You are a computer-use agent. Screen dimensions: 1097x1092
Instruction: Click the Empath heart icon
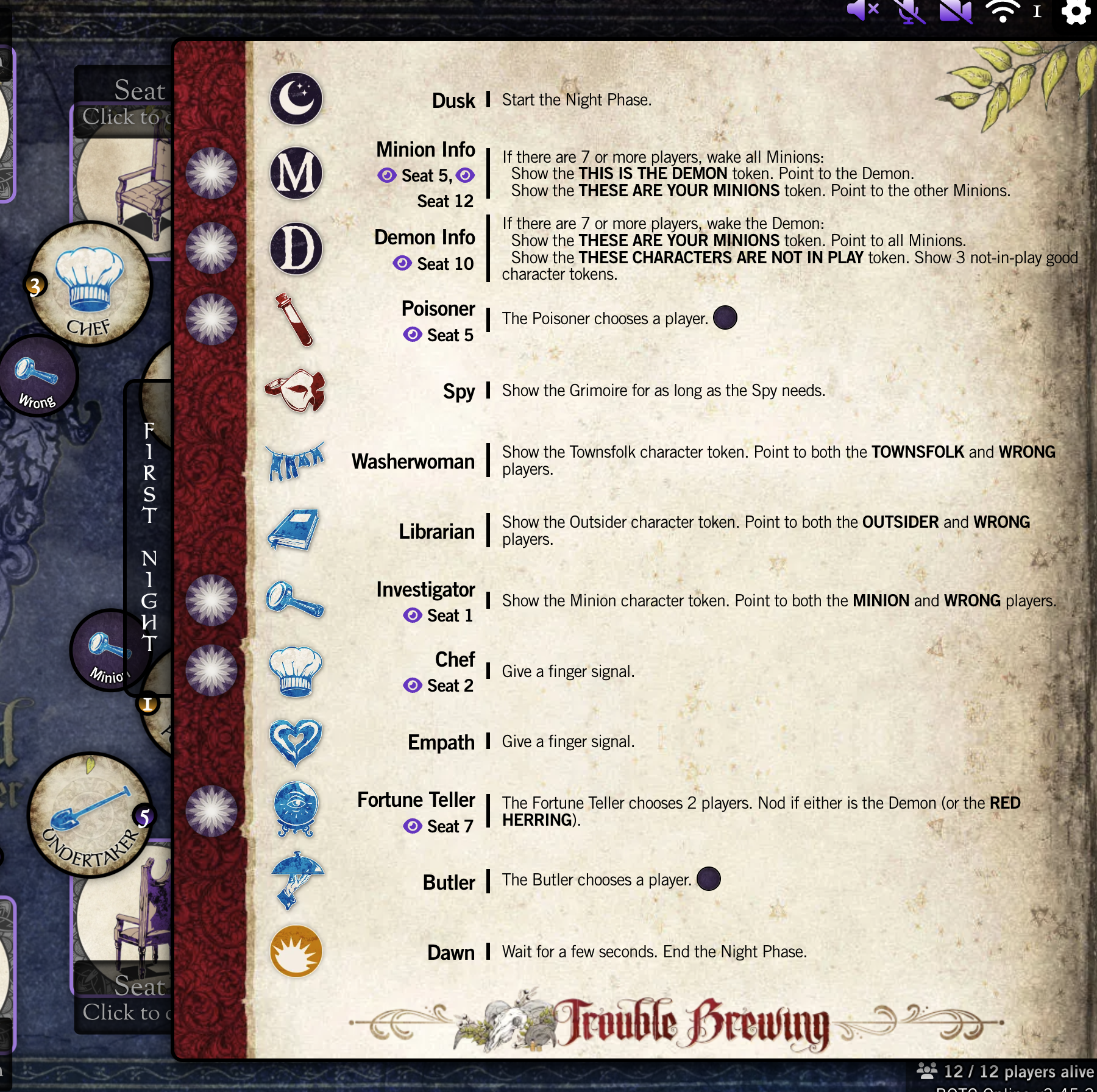[296, 742]
